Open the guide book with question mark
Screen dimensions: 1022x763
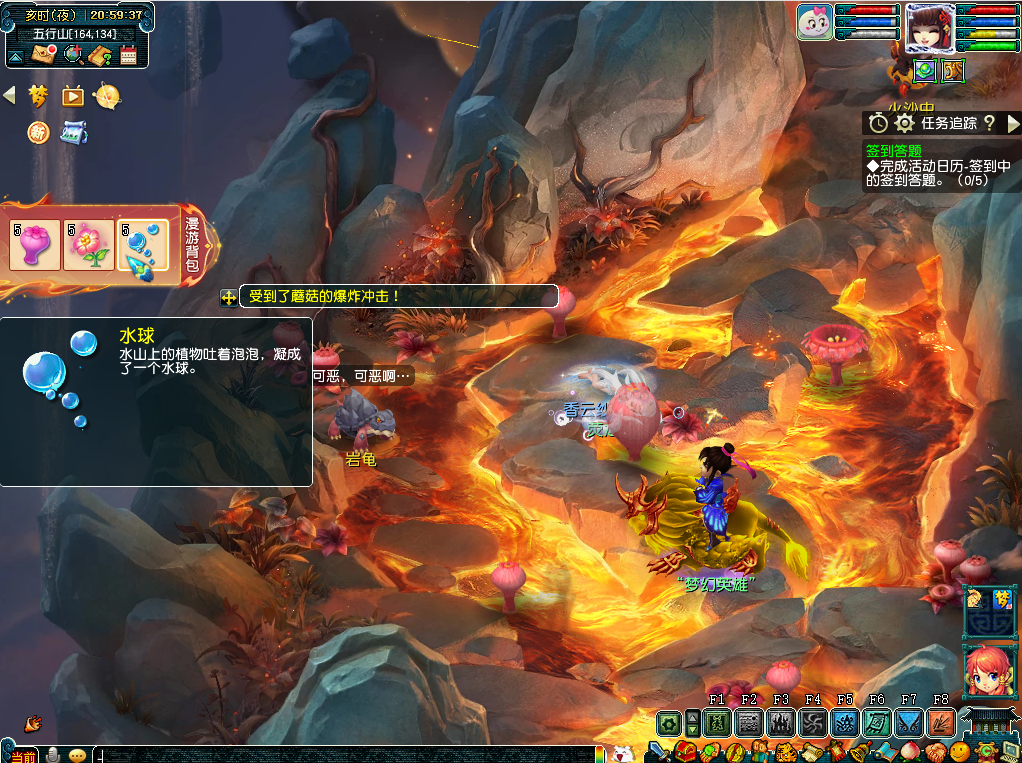click(101, 55)
